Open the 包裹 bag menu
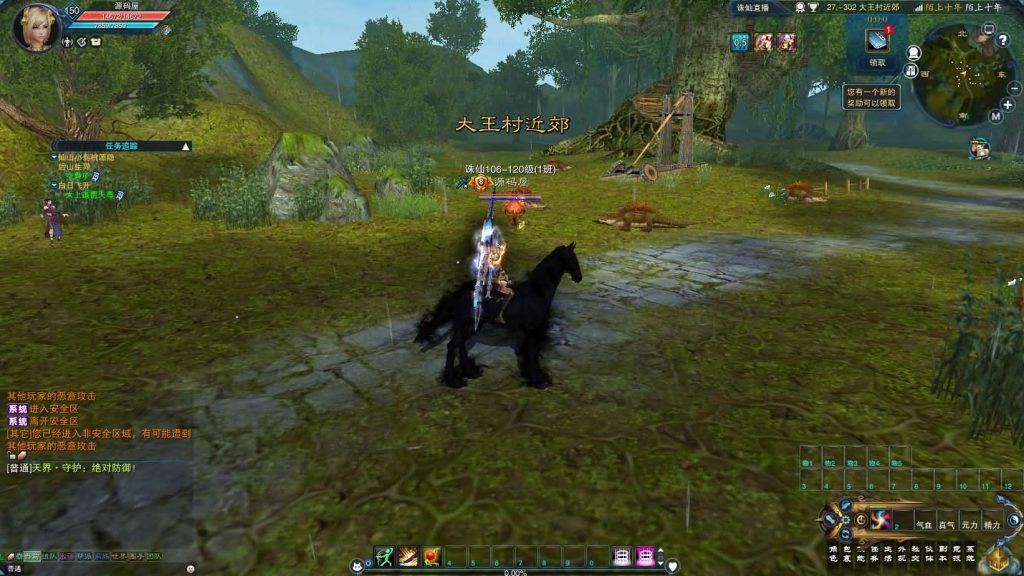The image size is (1024, 576). pyautogui.click(x=845, y=552)
